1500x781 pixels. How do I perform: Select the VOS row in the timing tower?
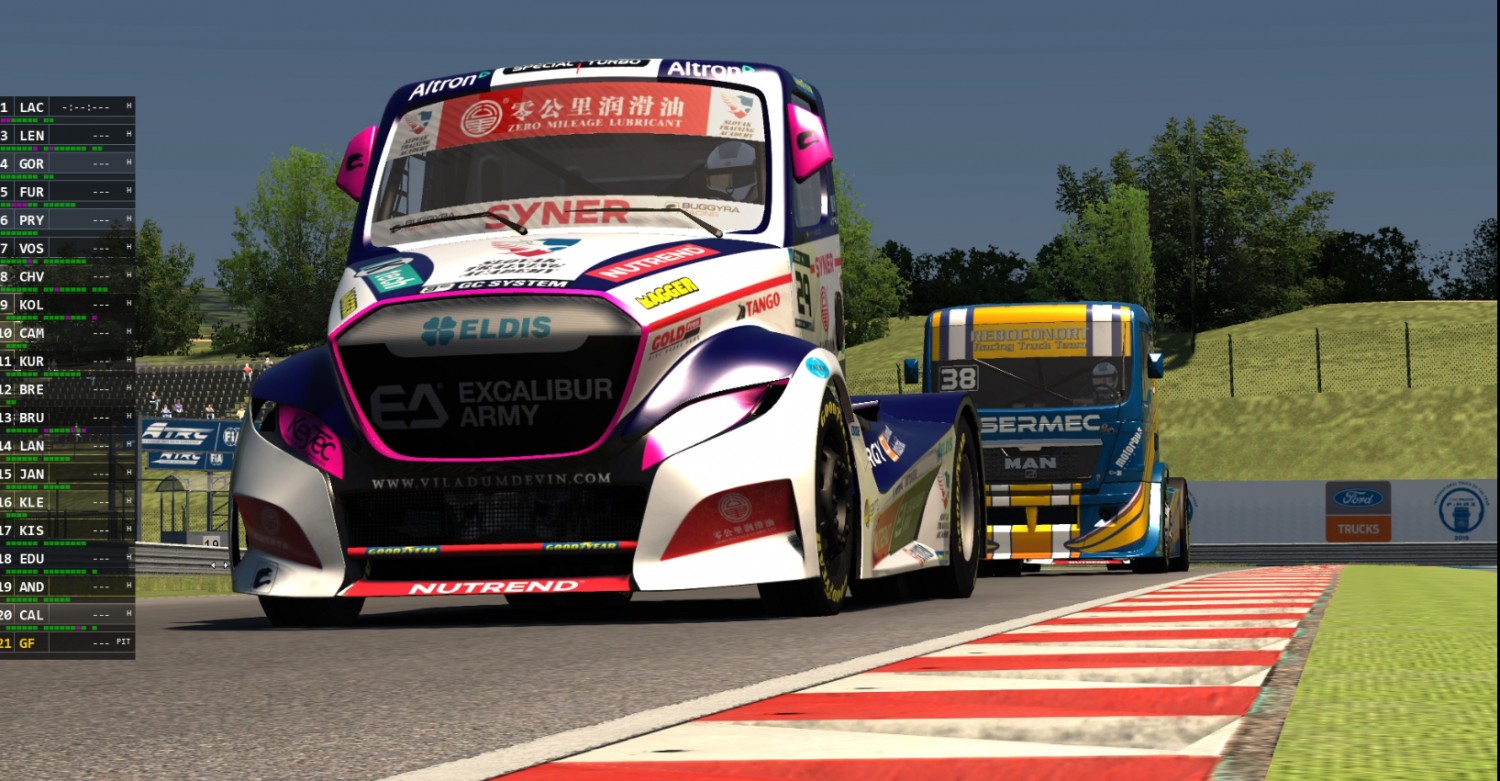(x=66, y=248)
